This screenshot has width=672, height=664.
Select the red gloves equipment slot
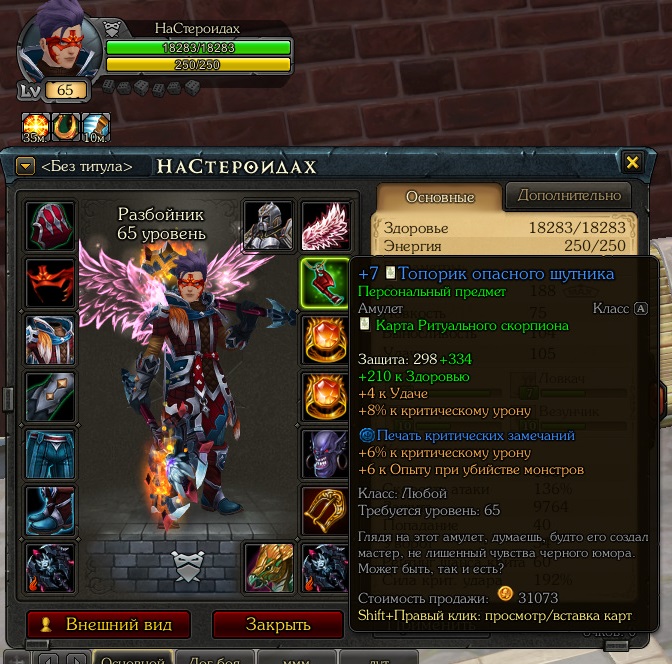click(x=50, y=227)
